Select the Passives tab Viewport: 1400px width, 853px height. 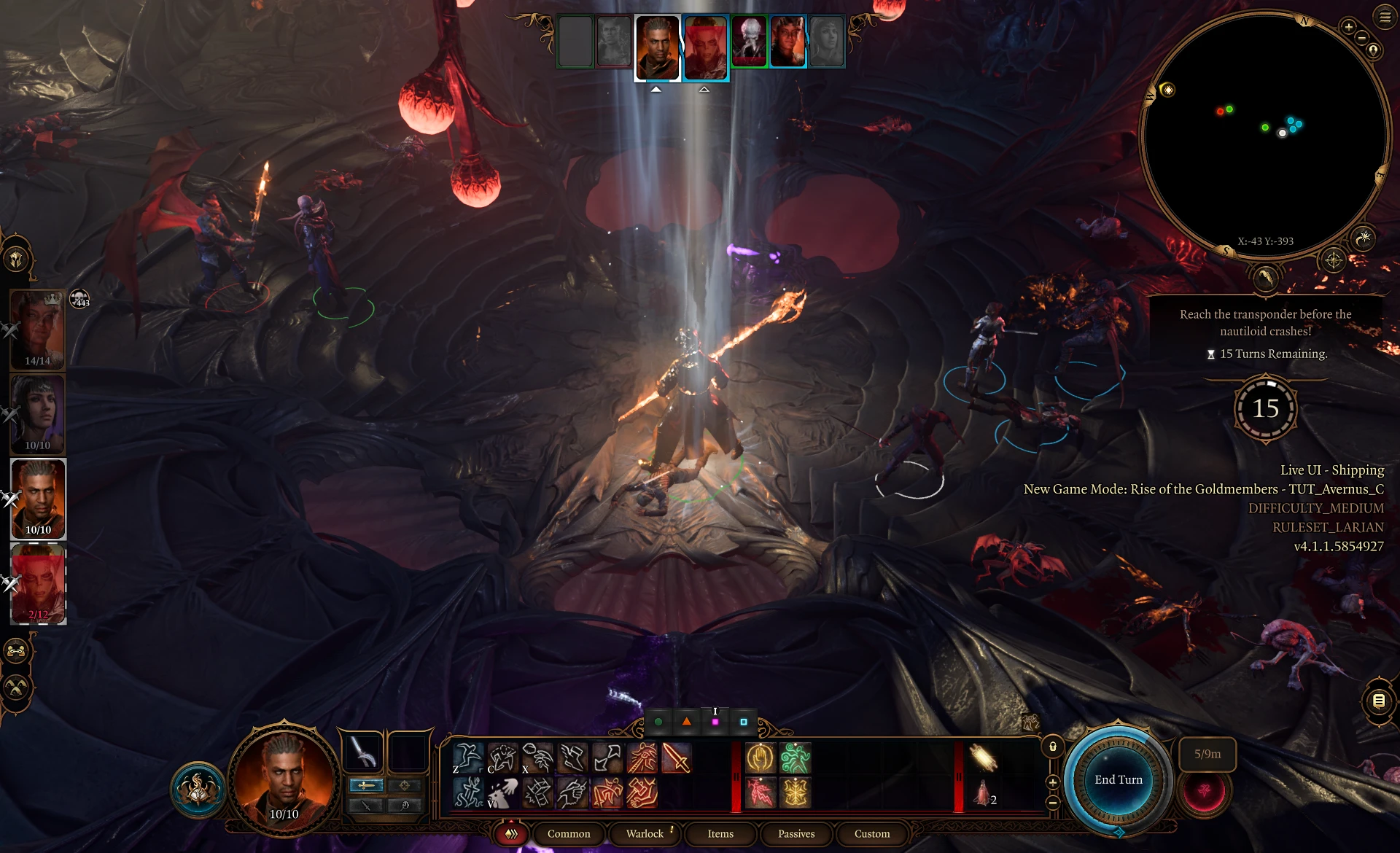[796, 833]
